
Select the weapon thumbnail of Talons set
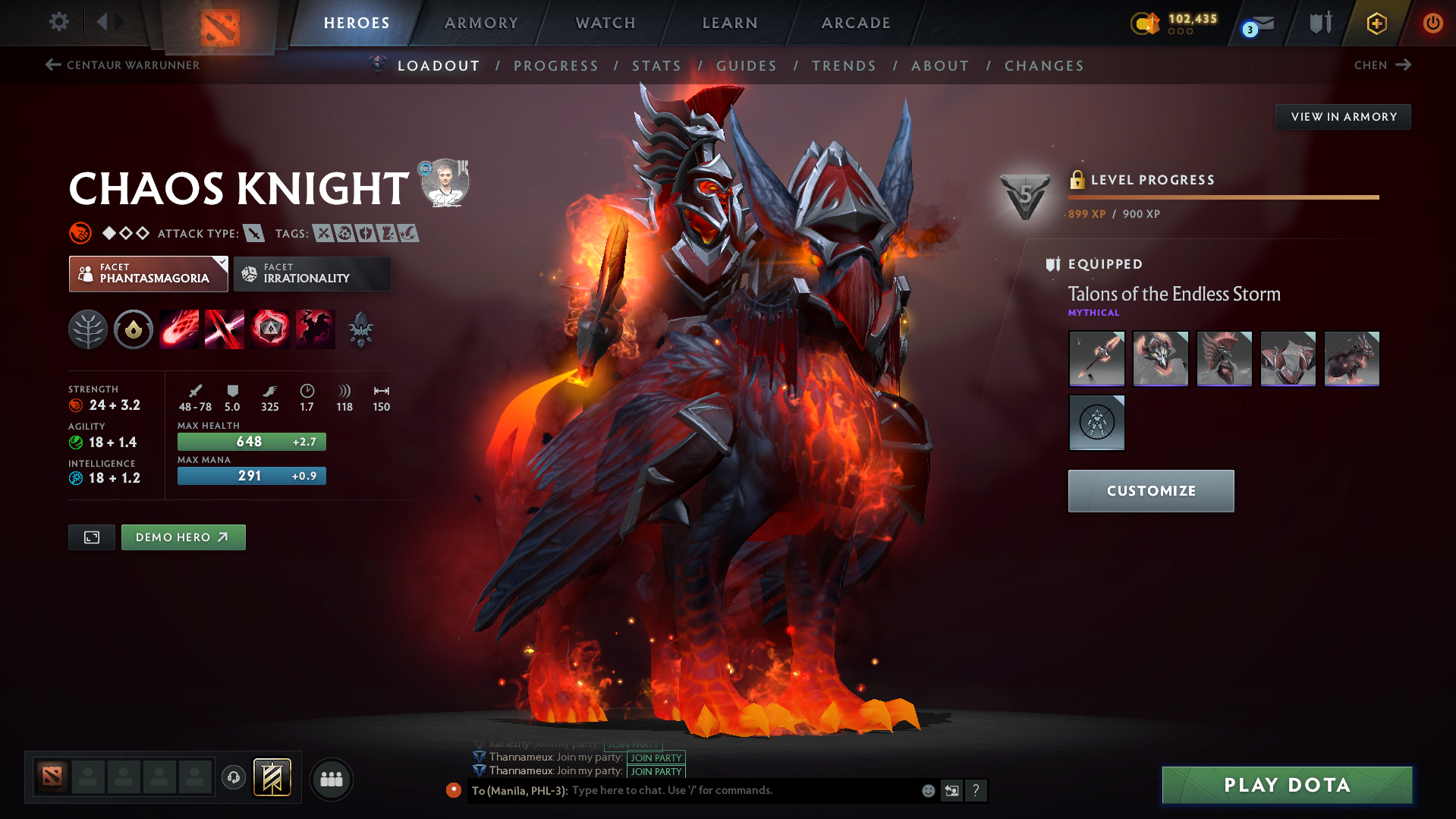[1096, 358]
